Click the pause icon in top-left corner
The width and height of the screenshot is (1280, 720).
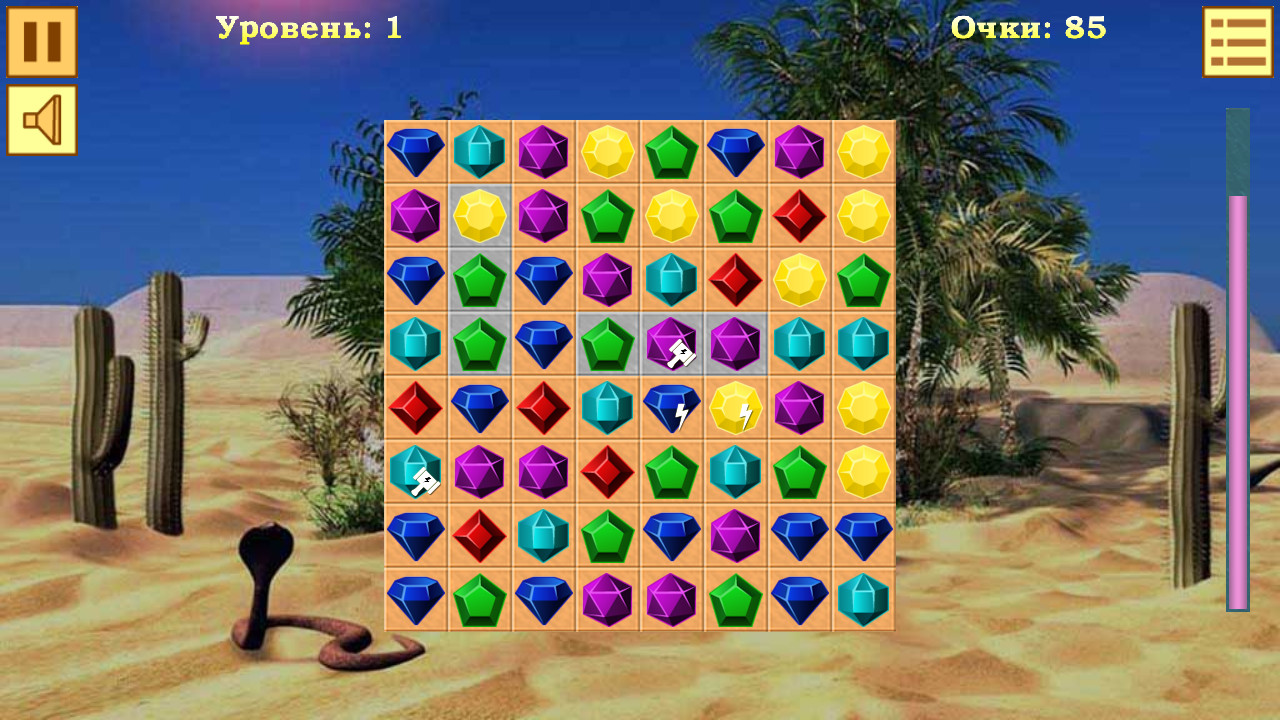pos(41,44)
